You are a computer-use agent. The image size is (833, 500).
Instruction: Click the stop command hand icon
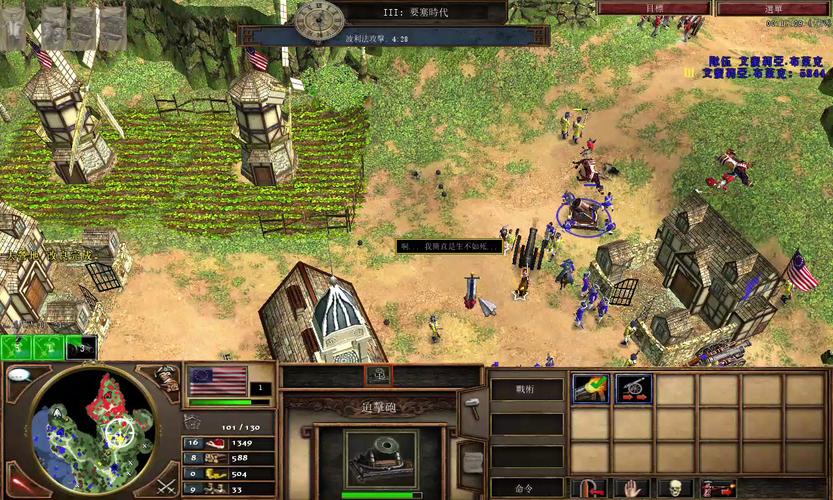click(633, 489)
